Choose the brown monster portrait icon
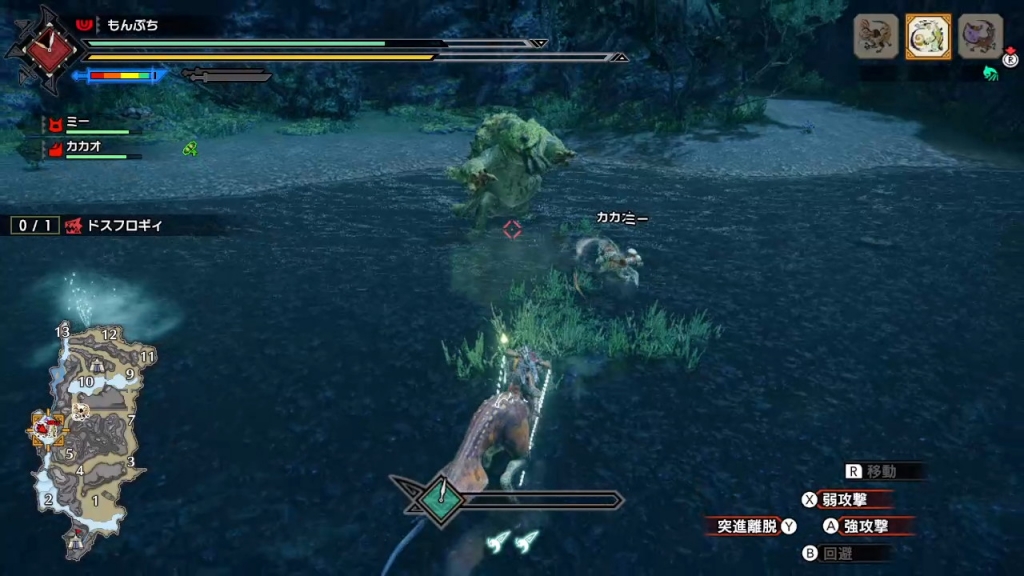This screenshot has height=576, width=1024. (876, 37)
